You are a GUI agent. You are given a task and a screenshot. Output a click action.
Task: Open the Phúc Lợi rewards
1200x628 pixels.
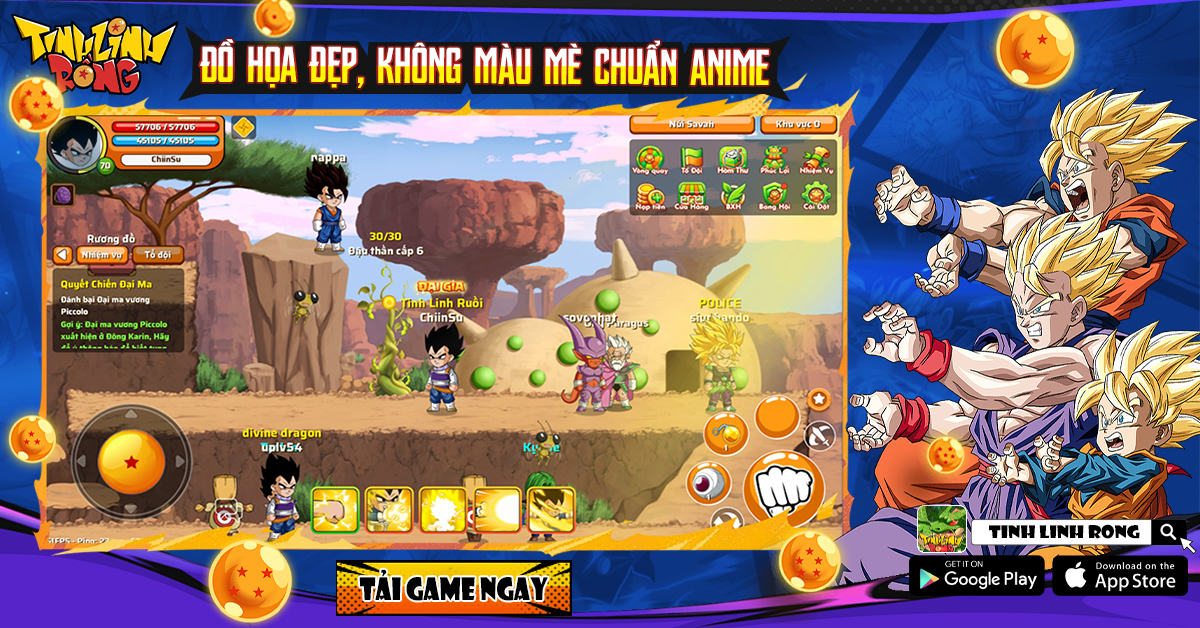[775, 160]
